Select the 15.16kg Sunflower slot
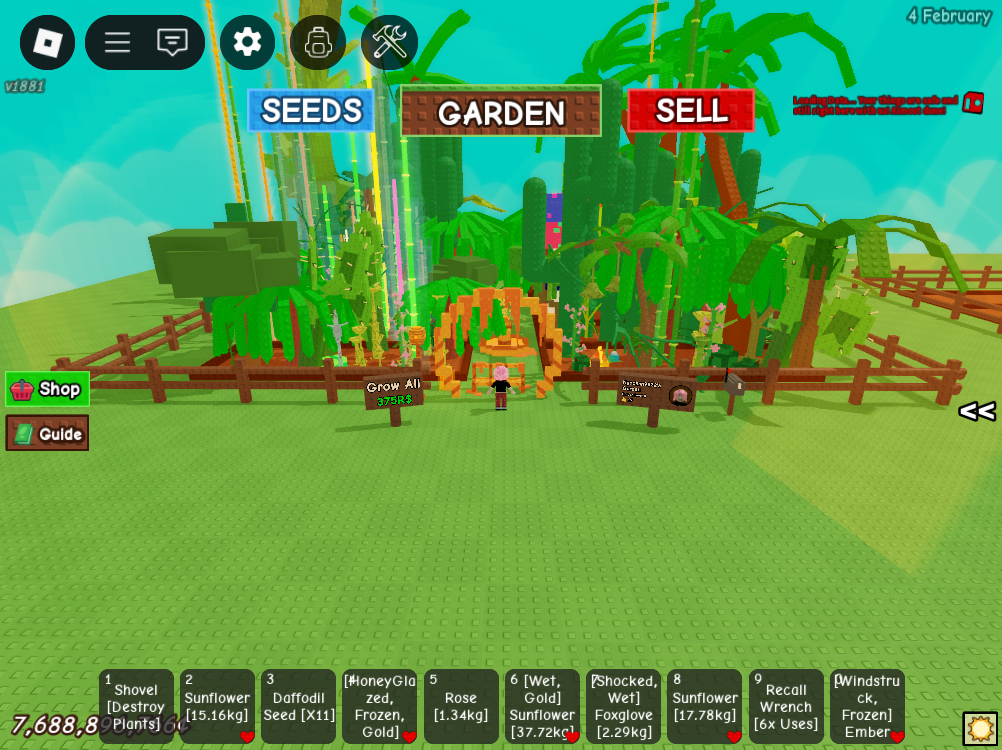Screen dimensions: 1002x750 pyautogui.click(x=217, y=706)
